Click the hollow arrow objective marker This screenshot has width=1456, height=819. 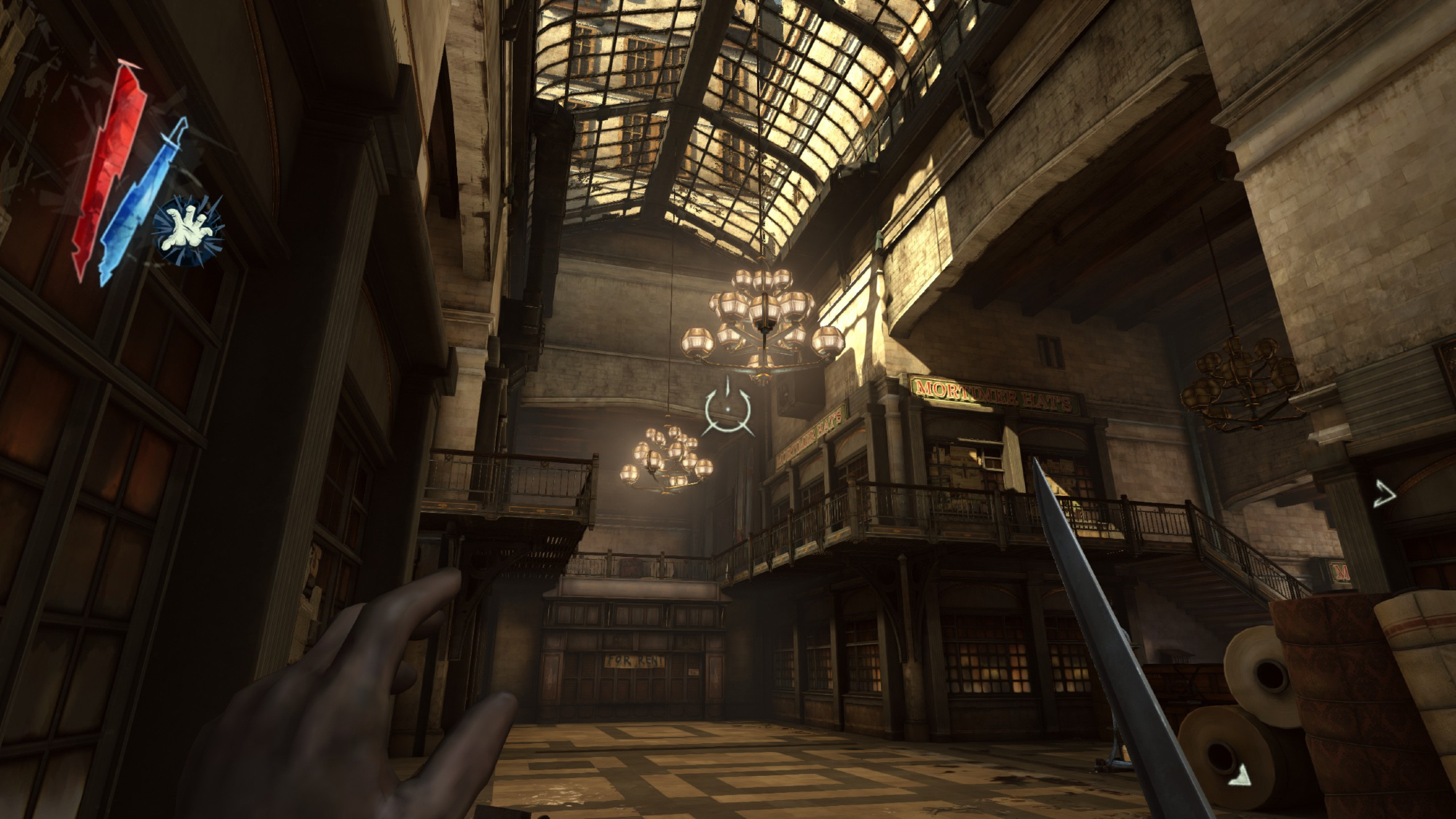coord(1385,495)
